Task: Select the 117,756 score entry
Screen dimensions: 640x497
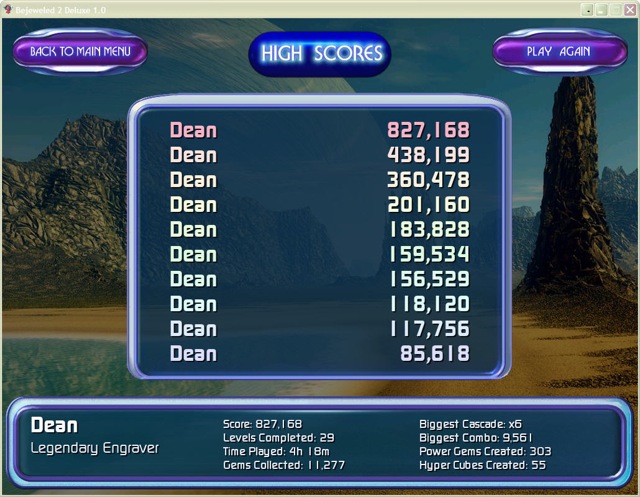Action: point(319,328)
